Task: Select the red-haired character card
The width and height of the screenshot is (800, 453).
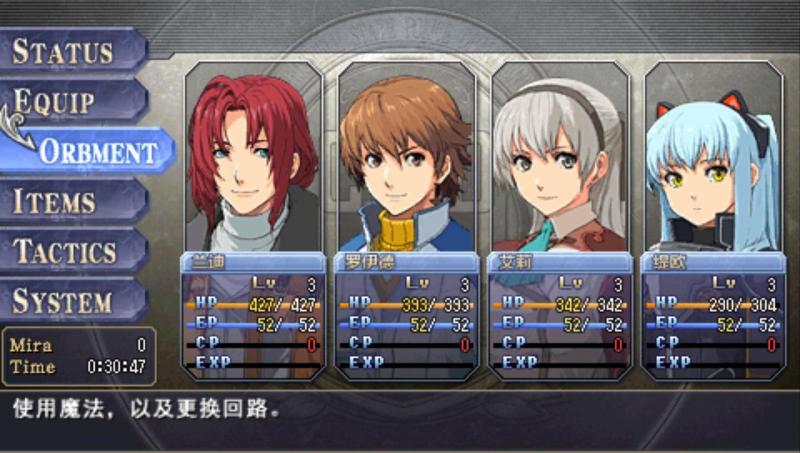Action: pyautogui.click(x=253, y=220)
